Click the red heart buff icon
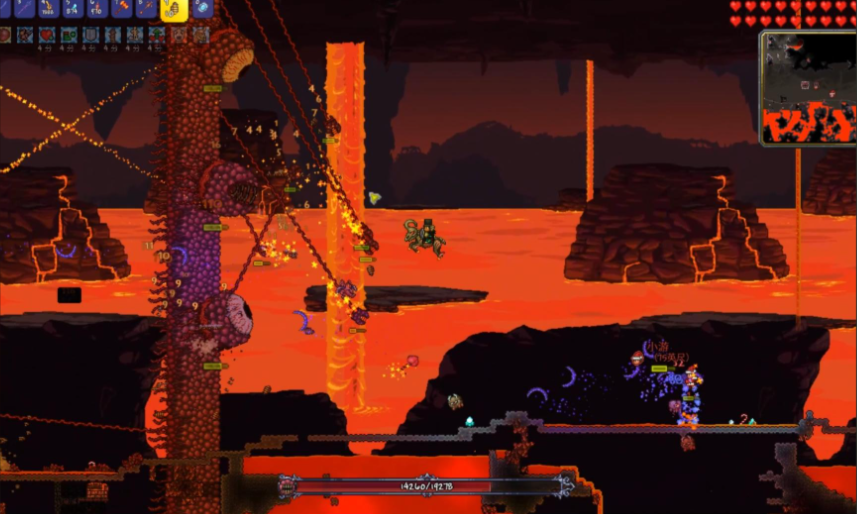This screenshot has width=857, height=514. click(47, 35)
